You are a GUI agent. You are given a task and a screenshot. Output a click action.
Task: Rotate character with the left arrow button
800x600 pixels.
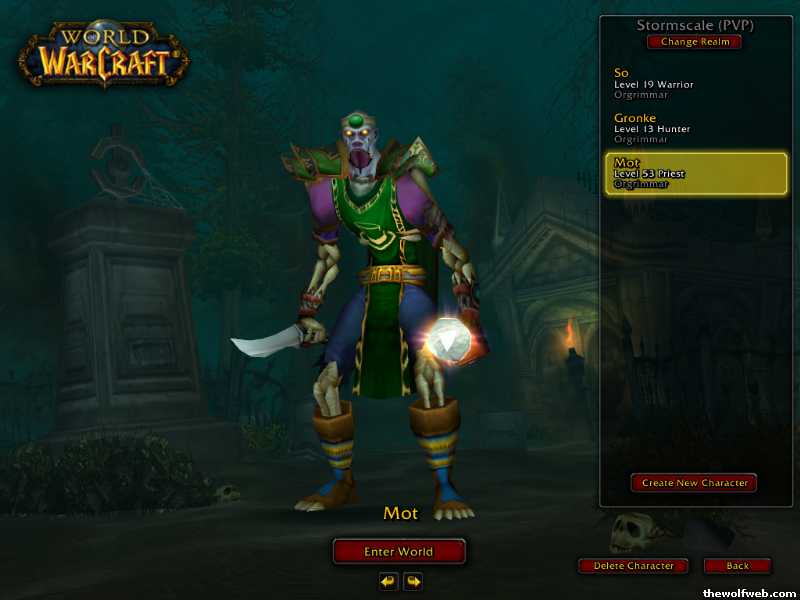(387, 581)
